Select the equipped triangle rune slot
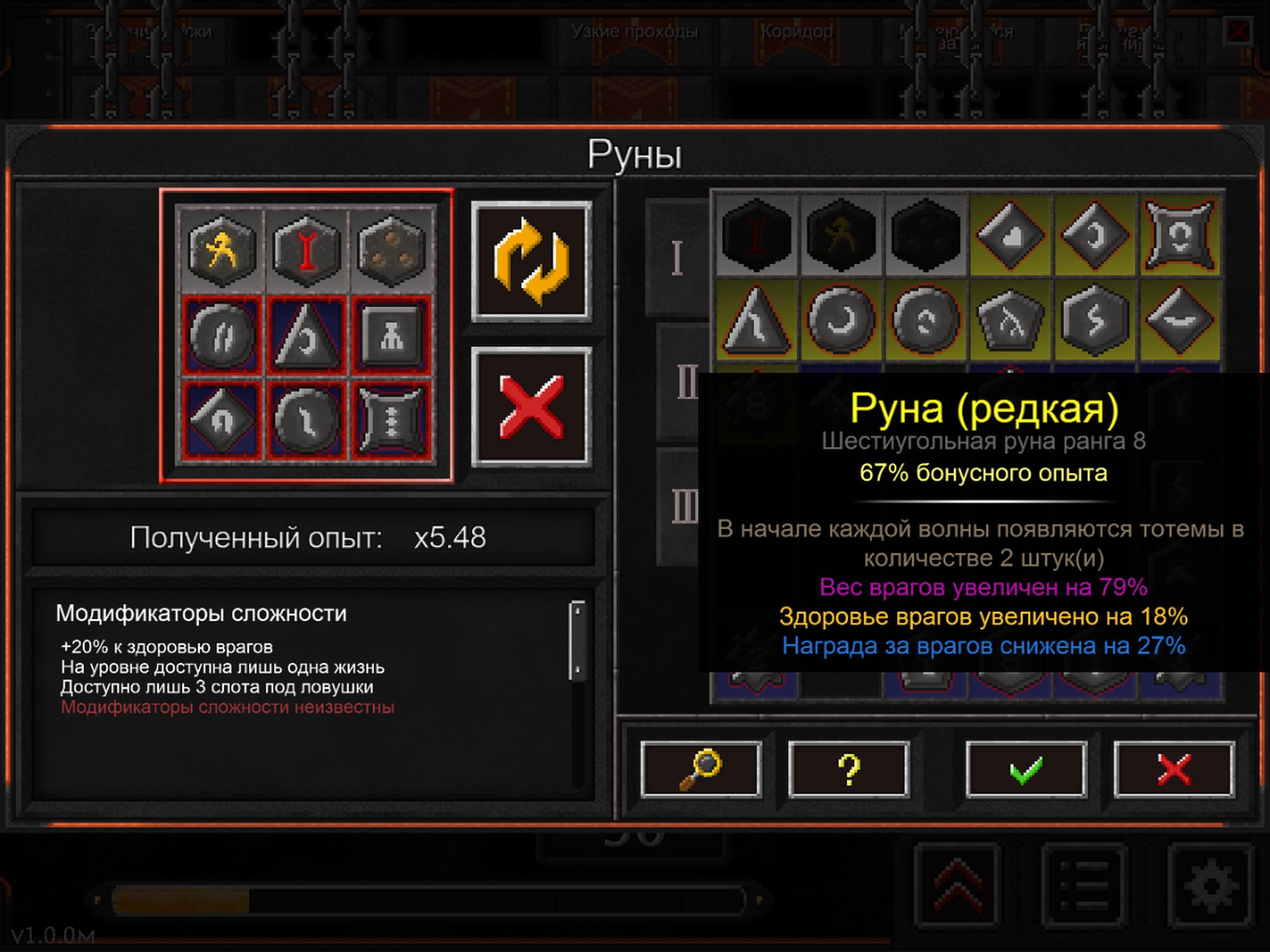1270x952 pixels. click(307, 336)
